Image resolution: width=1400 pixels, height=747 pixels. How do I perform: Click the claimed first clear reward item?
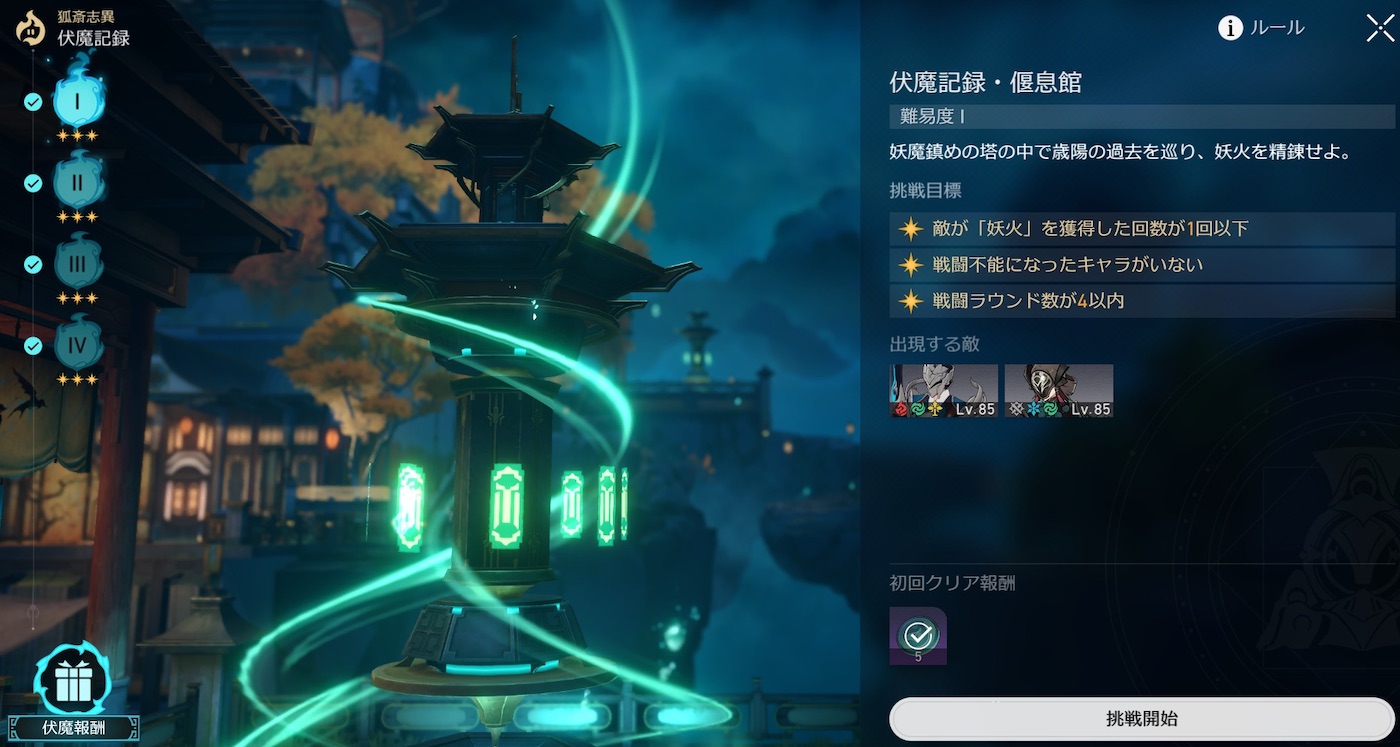[x=917, y=637]
